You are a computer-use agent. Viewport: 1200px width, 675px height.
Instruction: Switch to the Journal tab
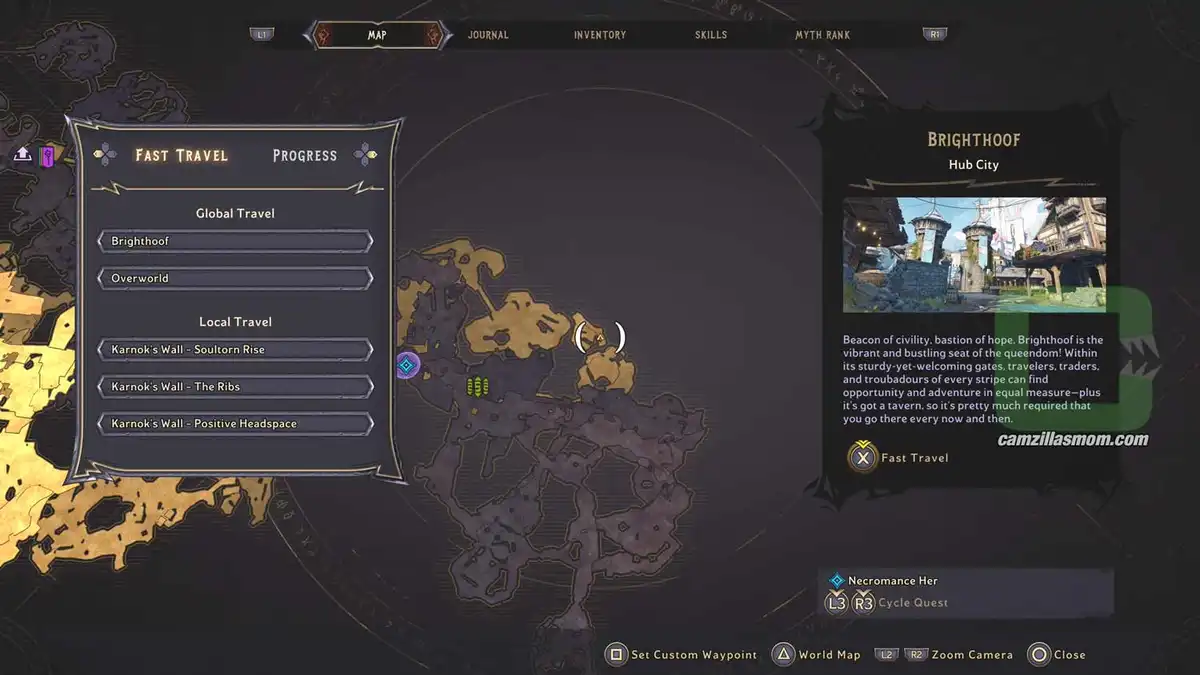488,35
